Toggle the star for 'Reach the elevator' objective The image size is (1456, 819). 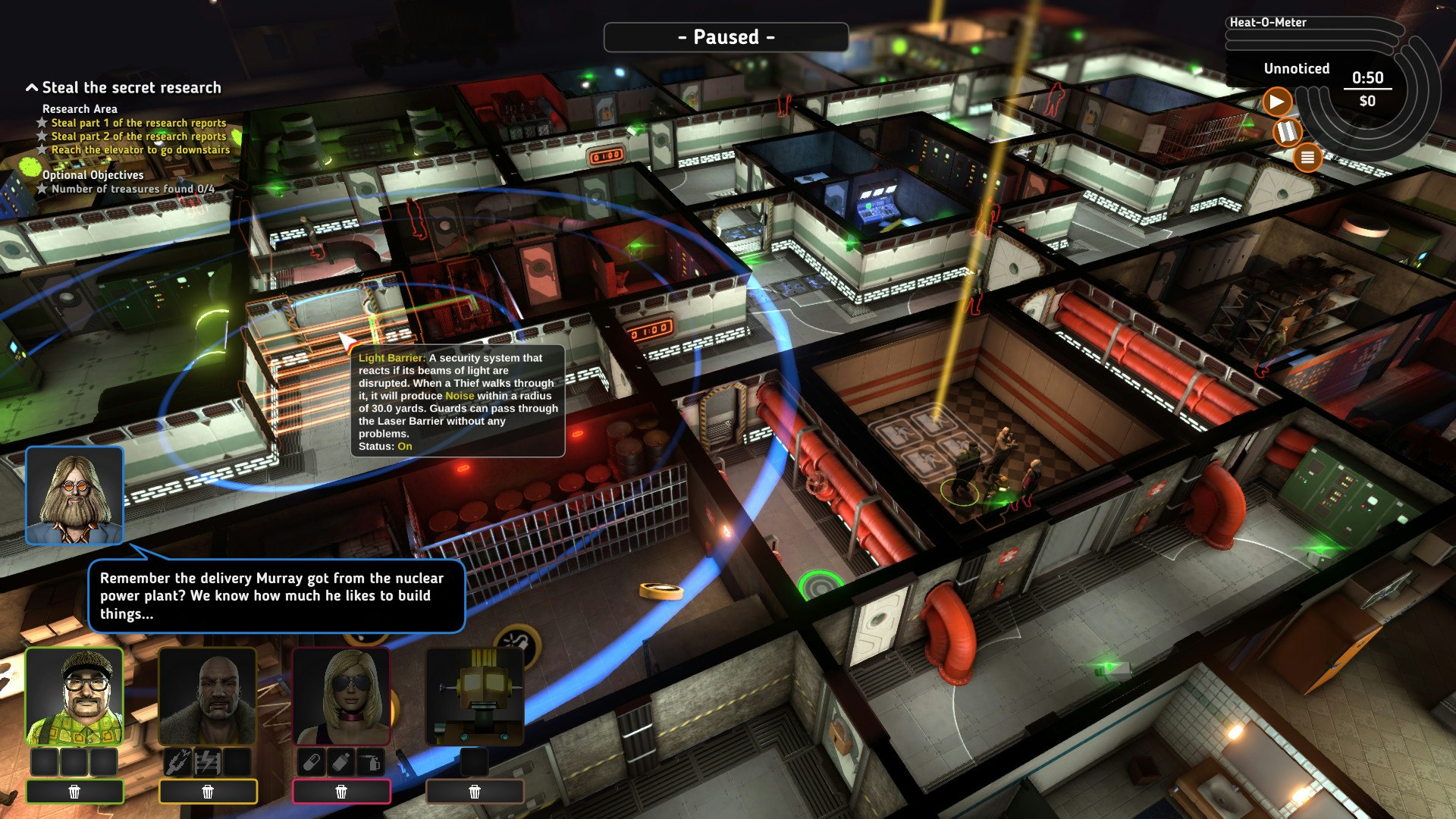pyautogui.click(x=42, y=150)
